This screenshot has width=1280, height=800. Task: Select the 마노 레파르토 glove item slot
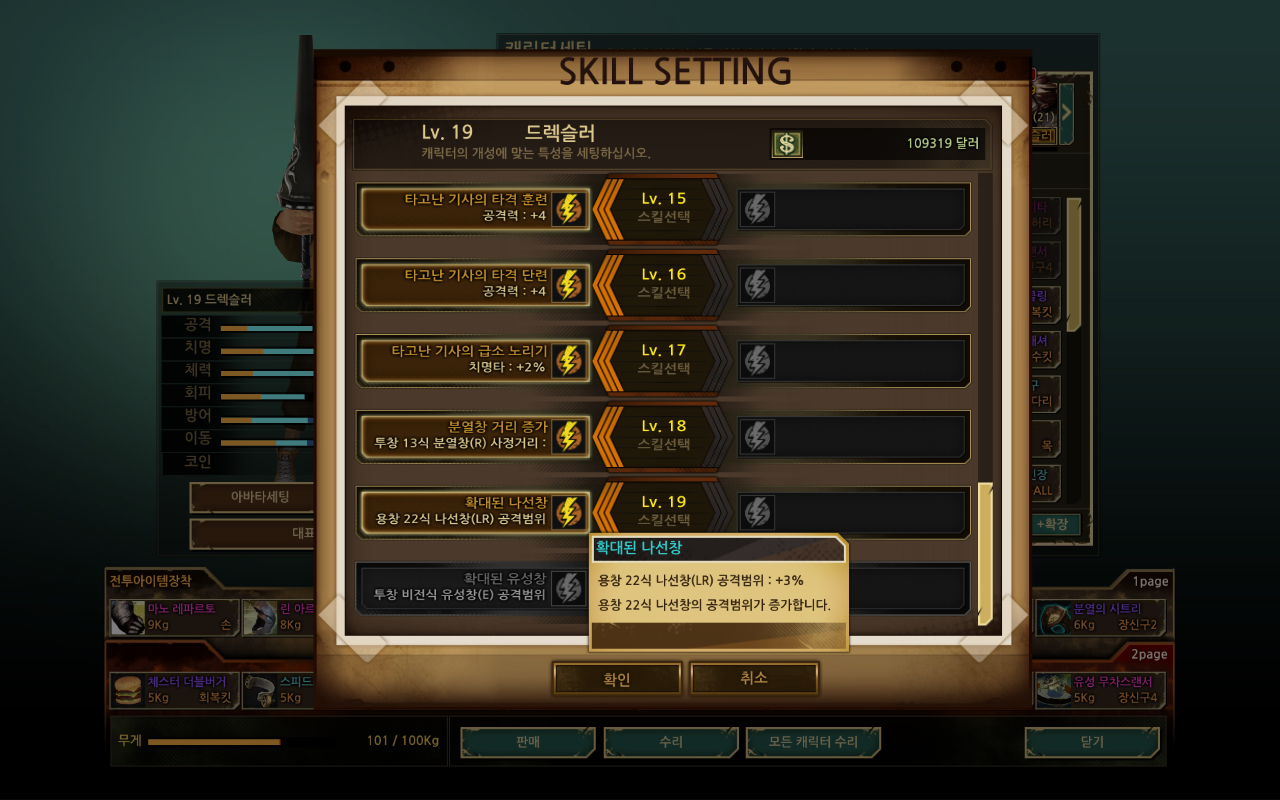[174, 617]
